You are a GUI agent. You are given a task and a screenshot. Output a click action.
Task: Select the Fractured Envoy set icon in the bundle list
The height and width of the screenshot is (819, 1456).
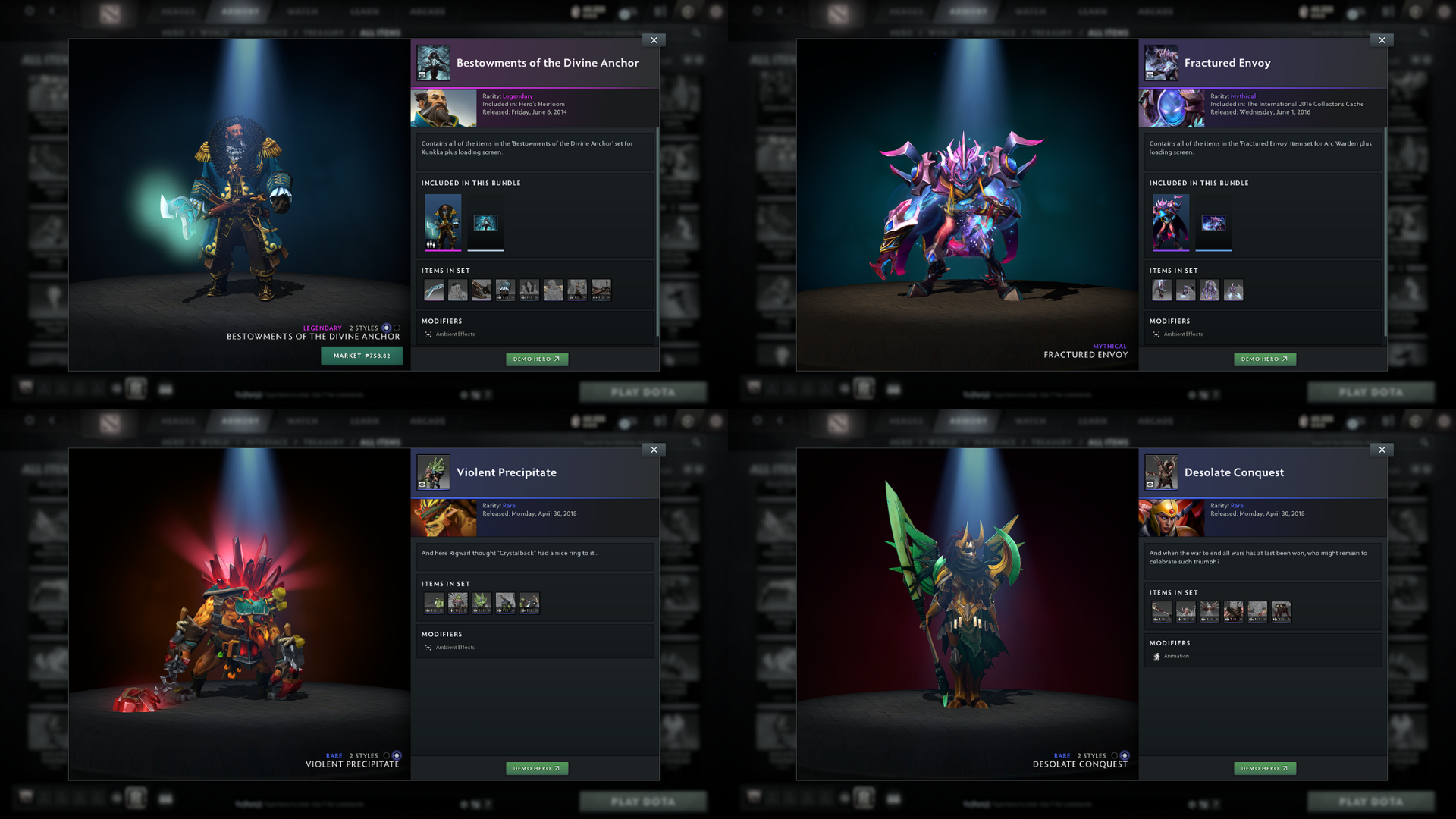[1170, 223]
